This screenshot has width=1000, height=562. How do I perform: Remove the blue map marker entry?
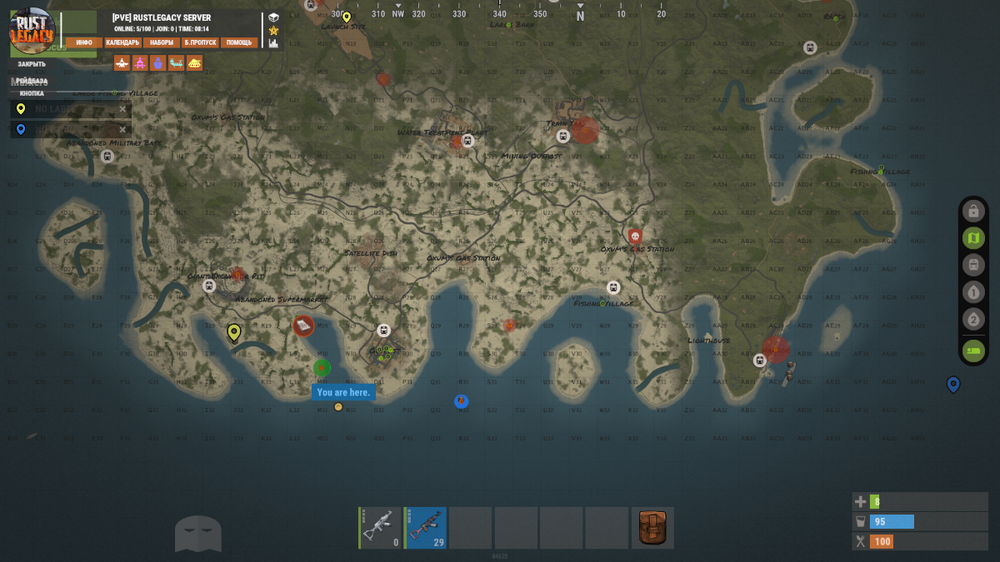point(123,129)
